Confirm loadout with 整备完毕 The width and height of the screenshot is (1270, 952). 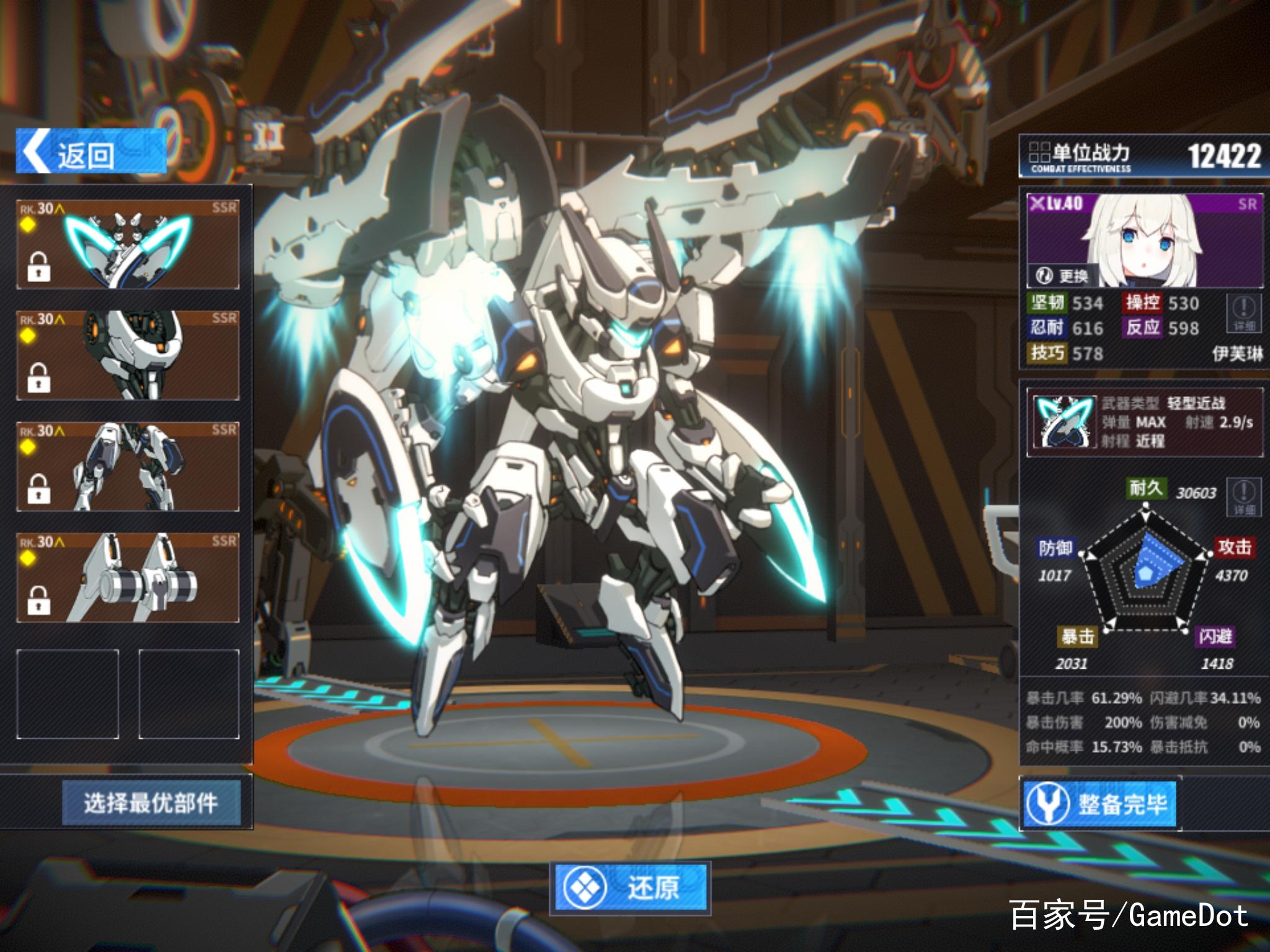pos(1099,804)
